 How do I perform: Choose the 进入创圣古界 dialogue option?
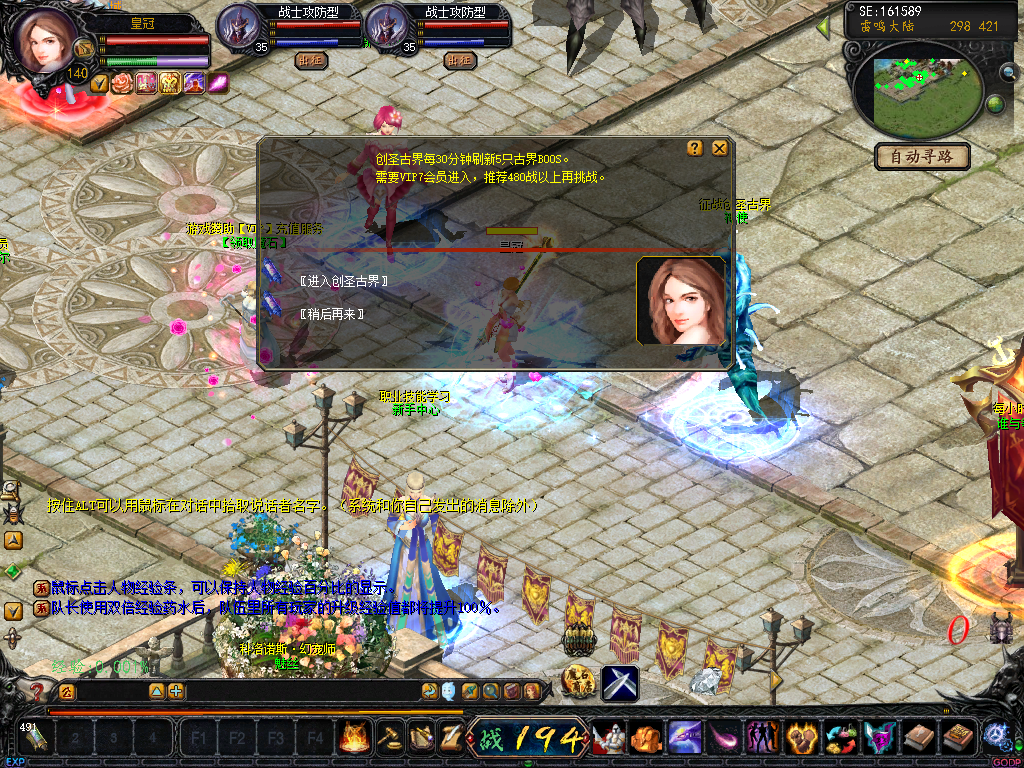tap(343, 281)
